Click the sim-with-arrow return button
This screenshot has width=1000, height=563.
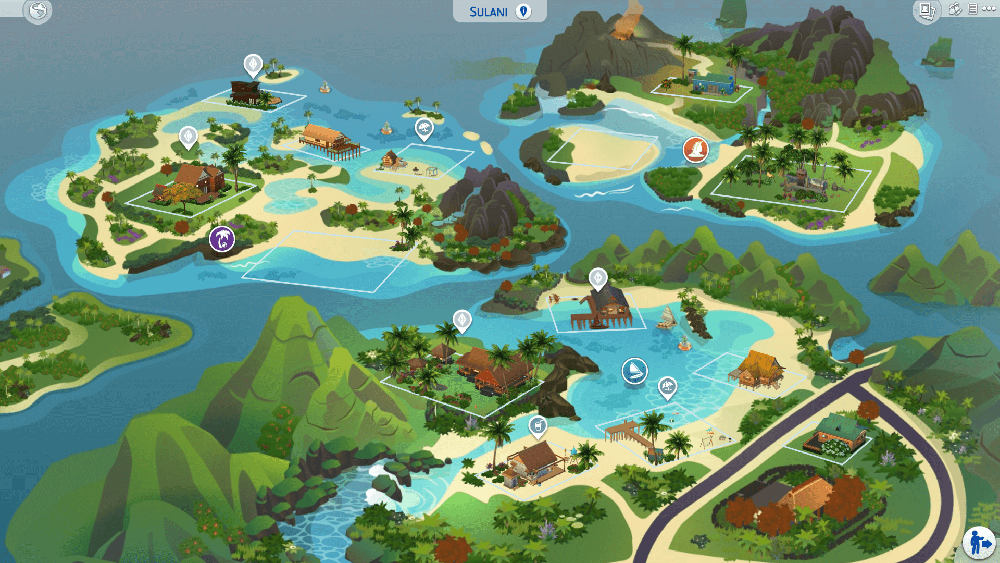(x=977, y=543)
